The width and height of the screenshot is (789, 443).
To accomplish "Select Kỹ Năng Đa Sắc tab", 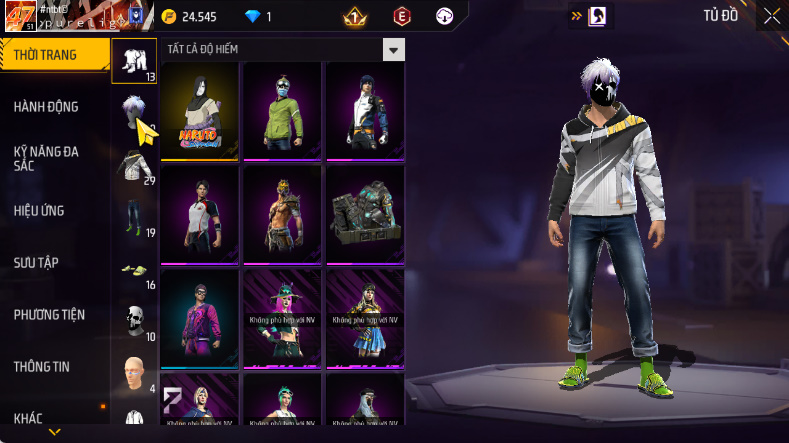I will (x=46, y=158).
